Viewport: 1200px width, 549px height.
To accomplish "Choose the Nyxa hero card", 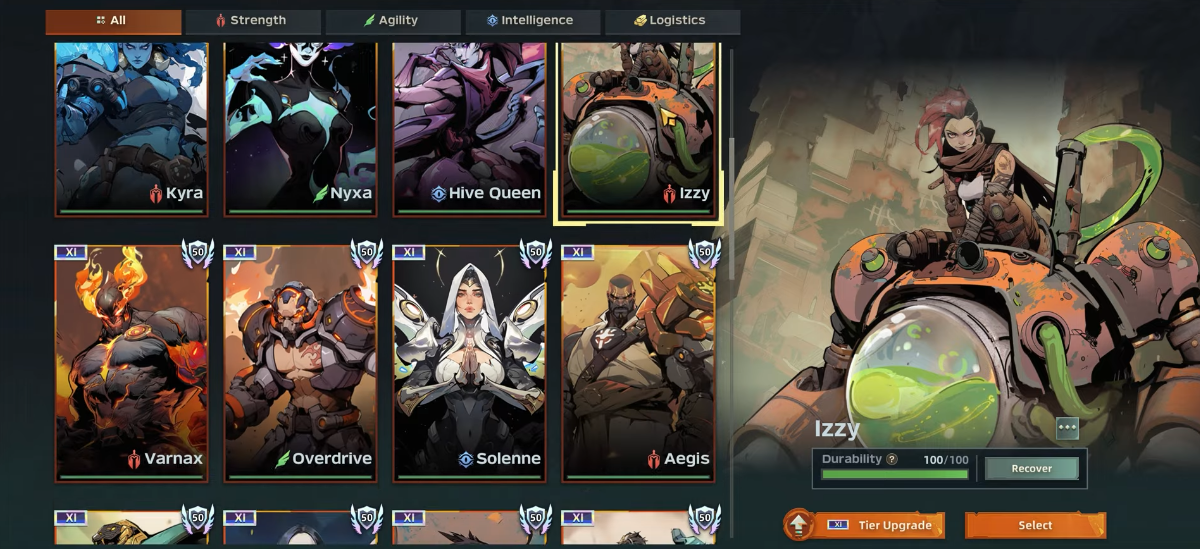I will [300, 127].
